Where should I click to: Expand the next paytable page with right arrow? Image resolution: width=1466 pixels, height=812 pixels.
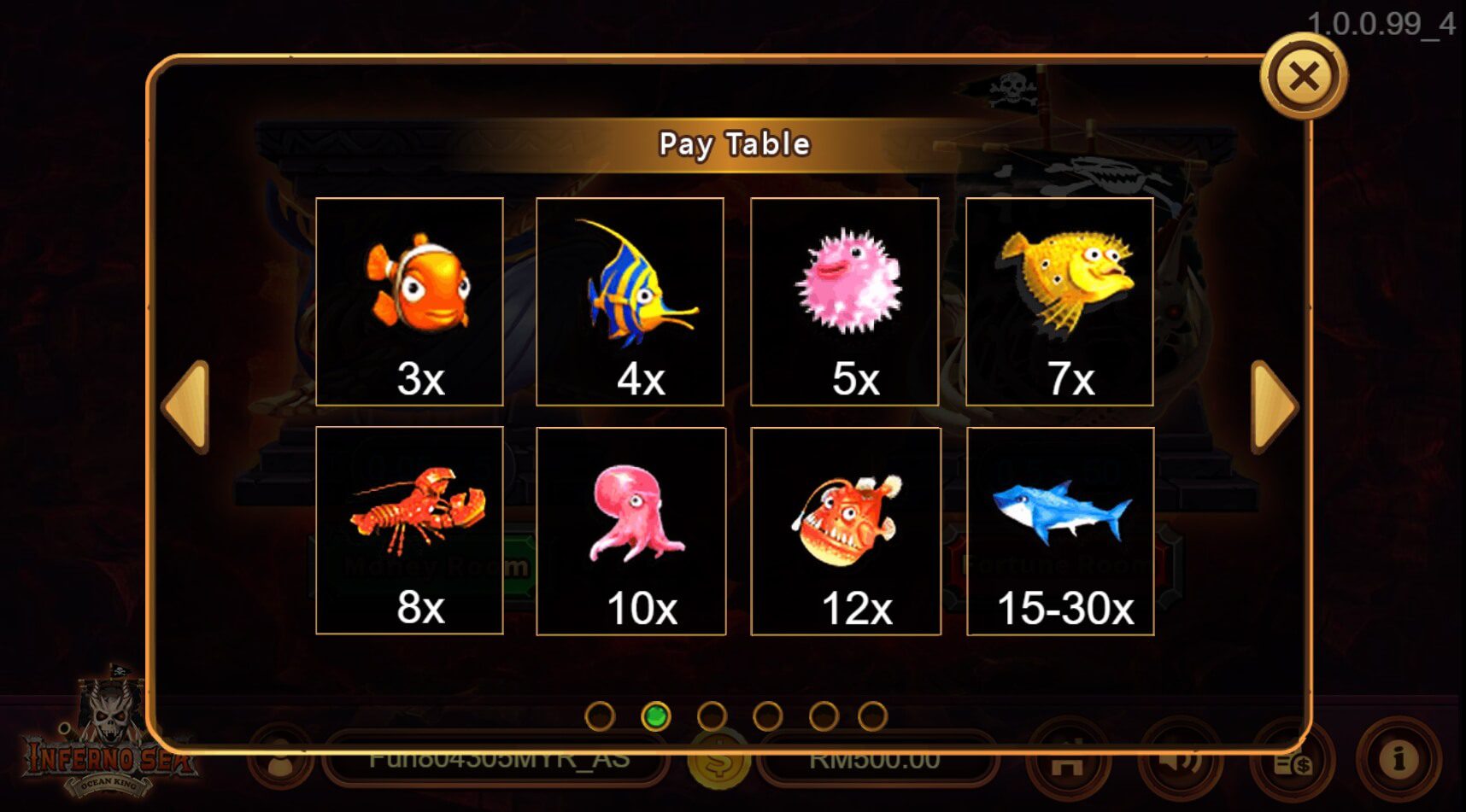pos(1273,408)
